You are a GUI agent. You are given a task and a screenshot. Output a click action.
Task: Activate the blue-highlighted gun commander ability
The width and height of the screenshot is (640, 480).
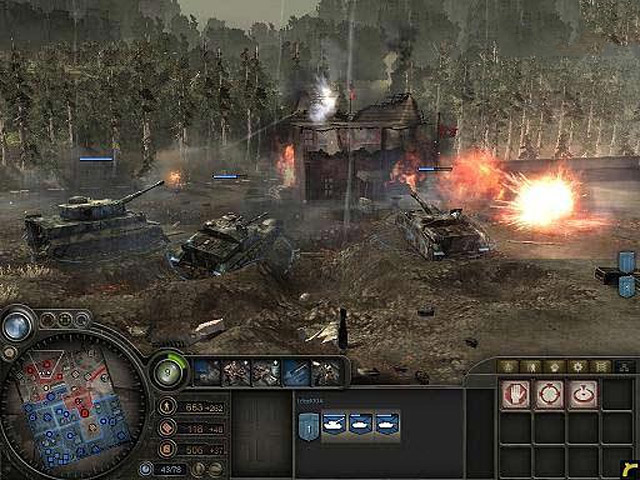pos(295,372)
